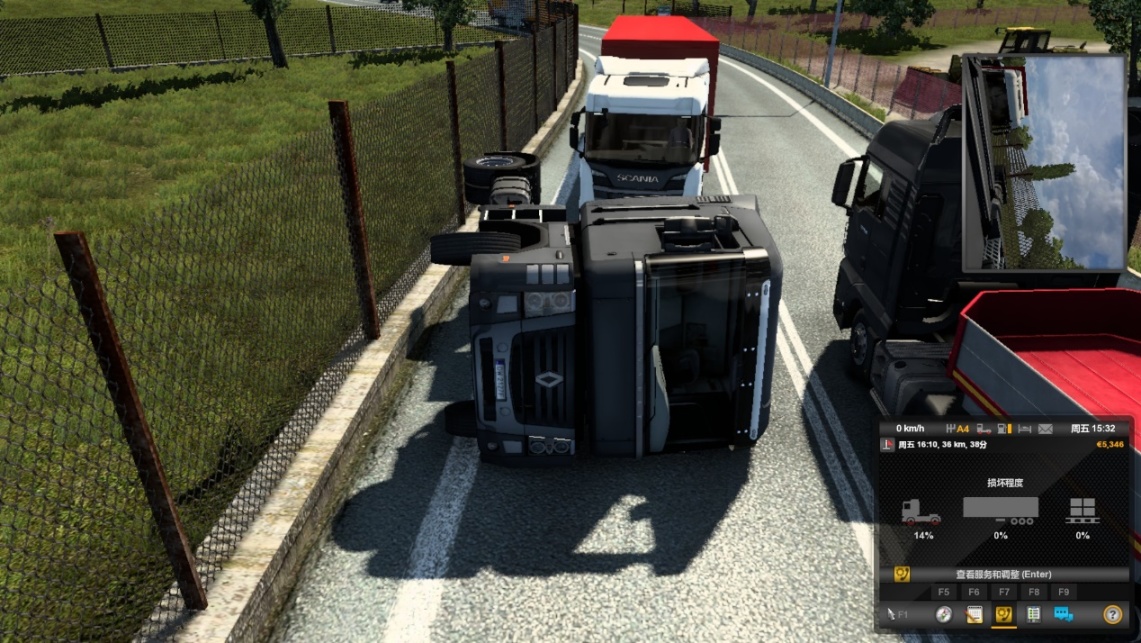This screenshot has width=1141, height=643.
Task: Open the envelope mail icon
Action: pyautogui.click(x=1045, y=429)
